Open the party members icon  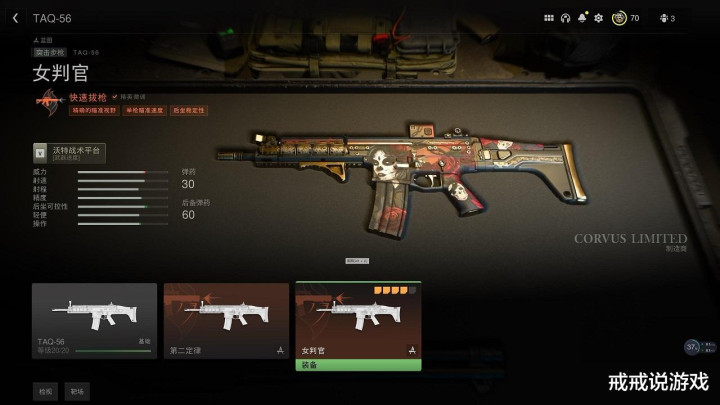(x=662, y=18)
